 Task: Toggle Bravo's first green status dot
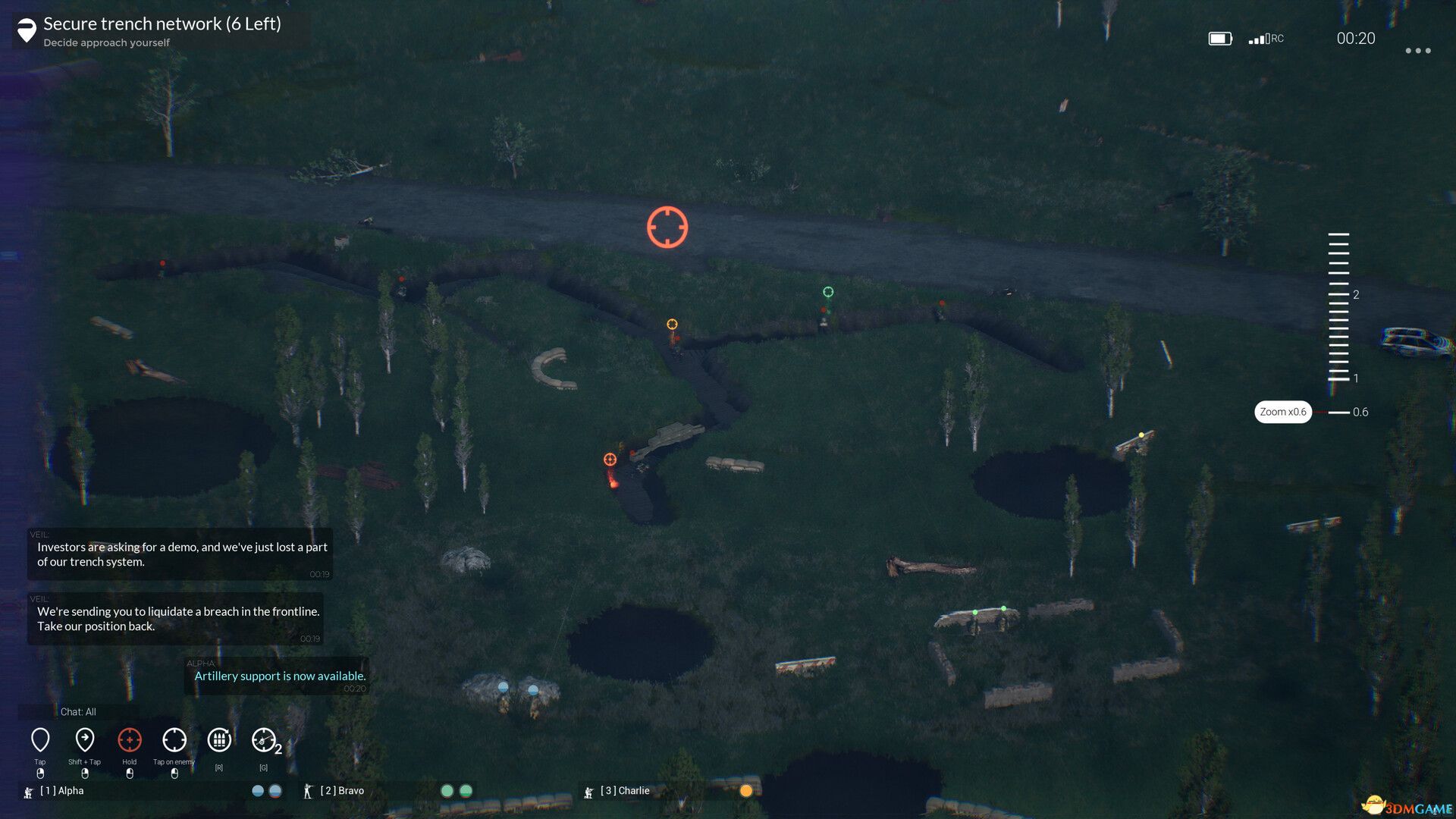446,789
